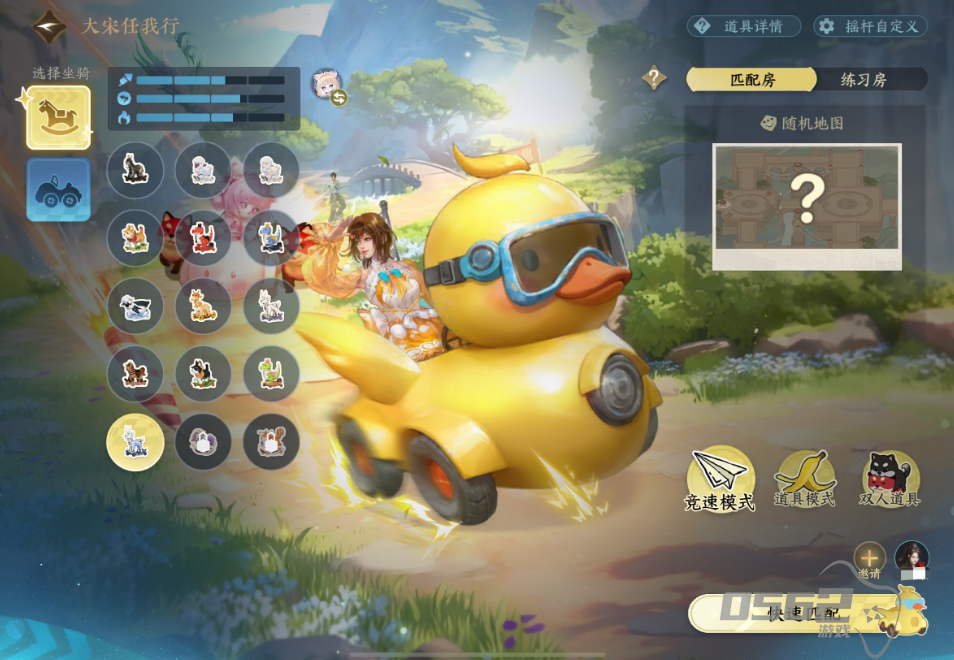Click the player avatar portrait

[x=911, y=558]
